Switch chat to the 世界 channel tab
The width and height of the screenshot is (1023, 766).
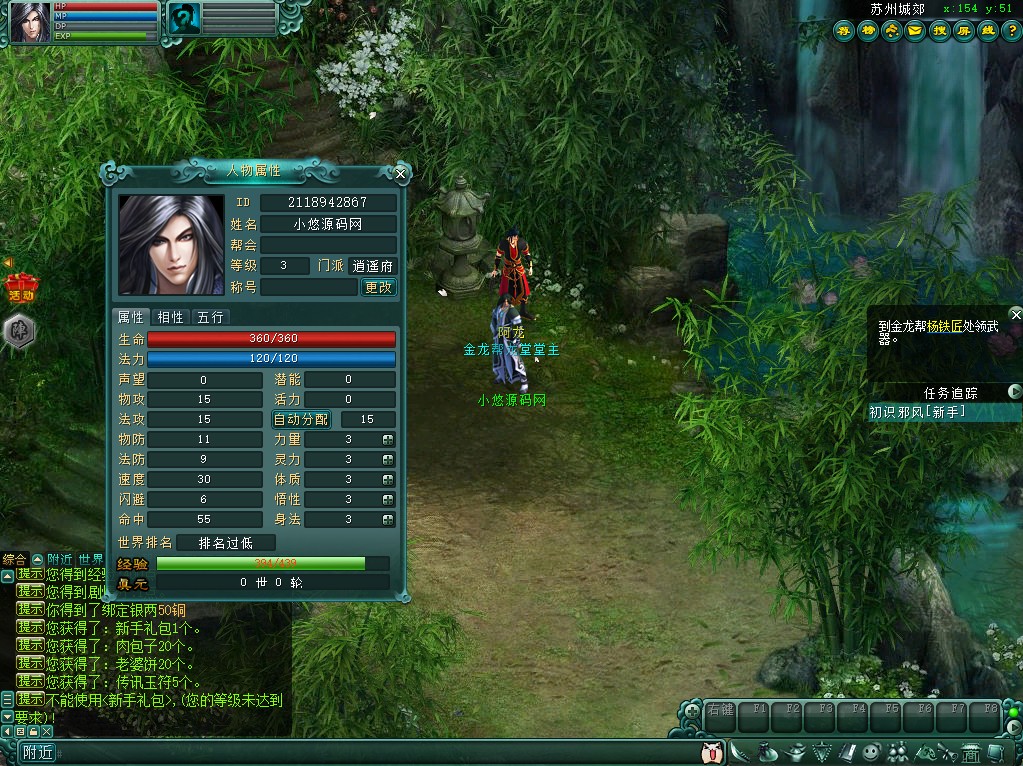coord(91,559)
